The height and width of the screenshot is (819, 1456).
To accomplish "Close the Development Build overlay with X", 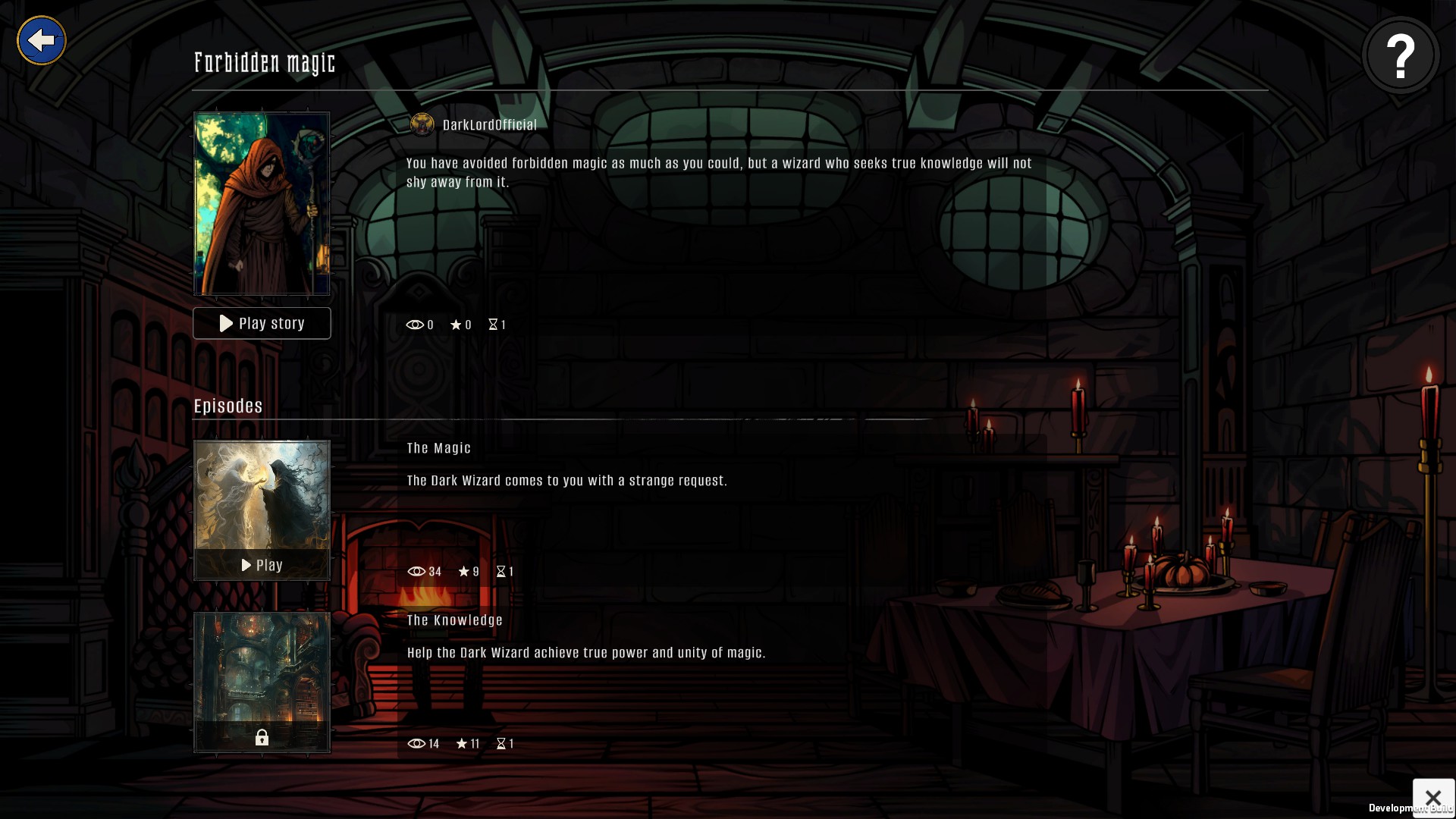I will point(1432,798).
